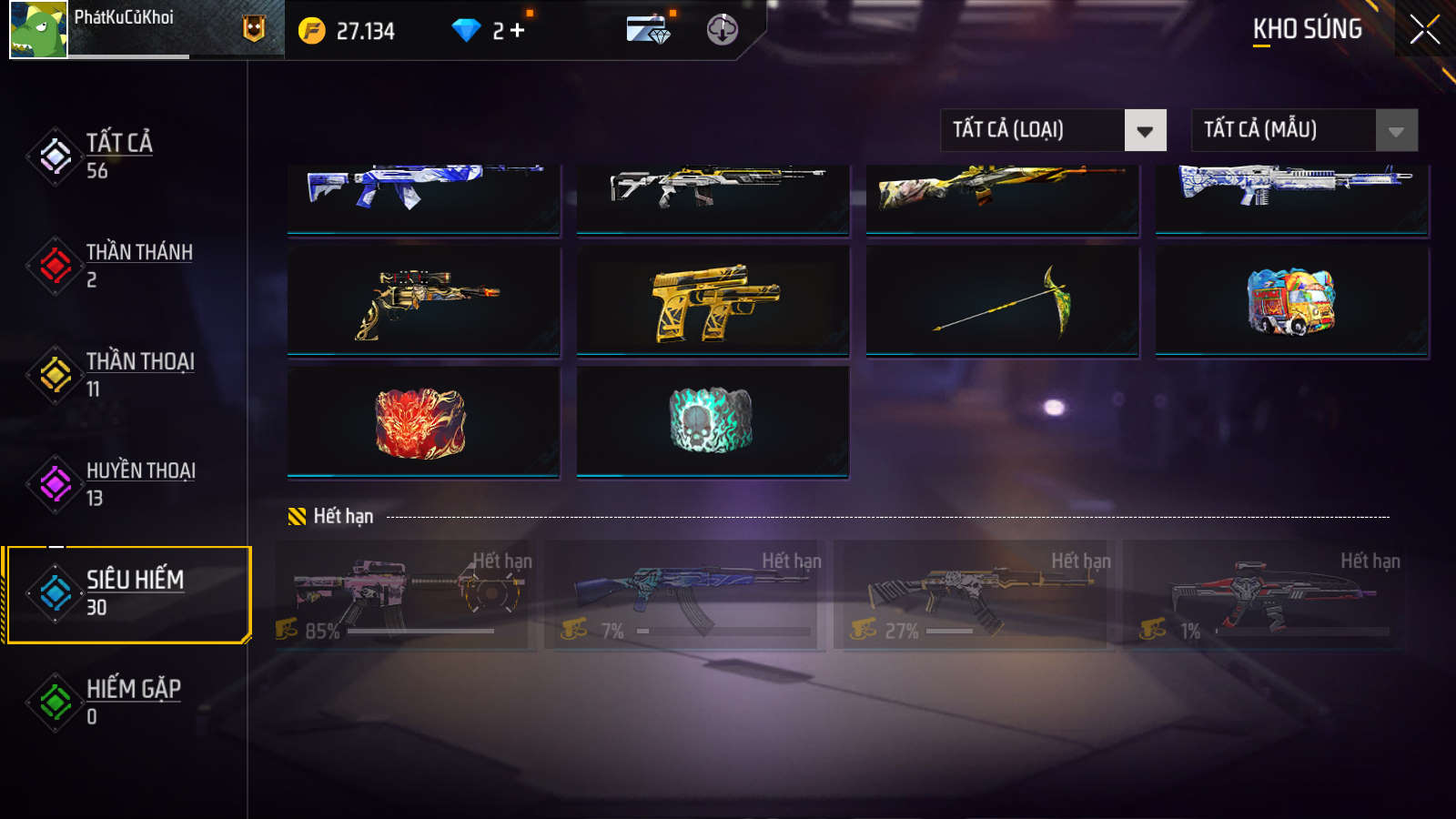Open the diamond card top-up icon
This screenshot has height=819, width=1456.
[x=648, y=30]
